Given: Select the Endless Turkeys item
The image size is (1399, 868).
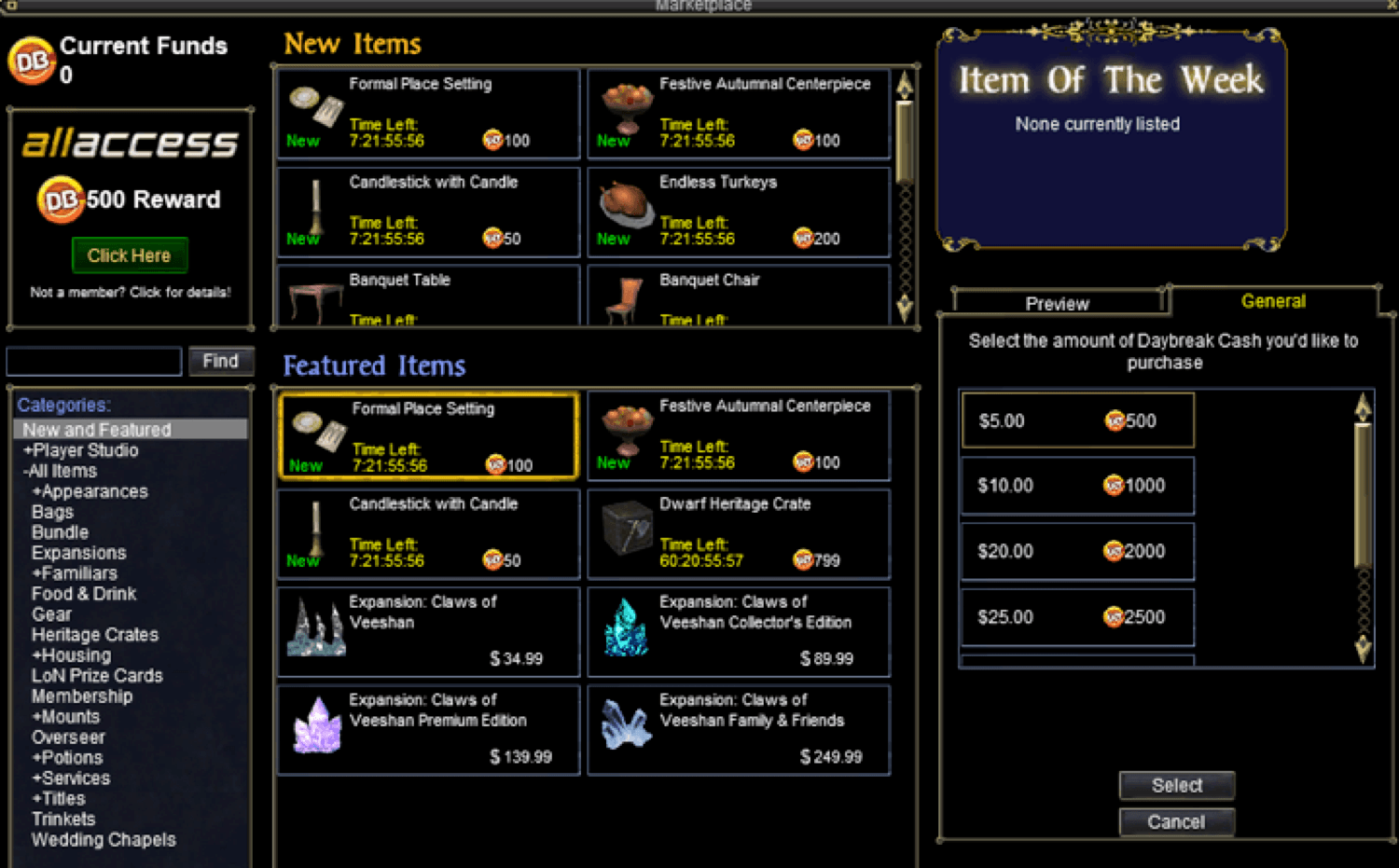Looking at the screenshot, I should pos(739,212).
